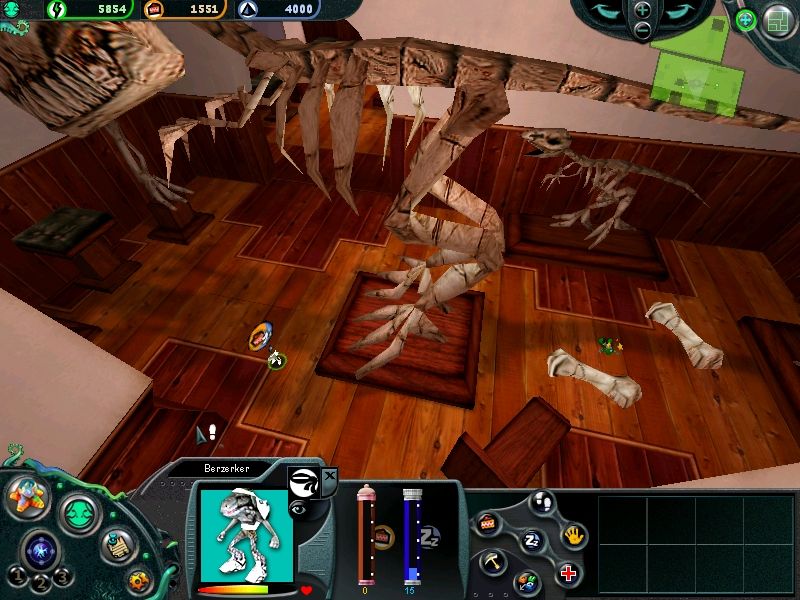Click the green-ringed plus icon beside the map

[x=745, y=19]
